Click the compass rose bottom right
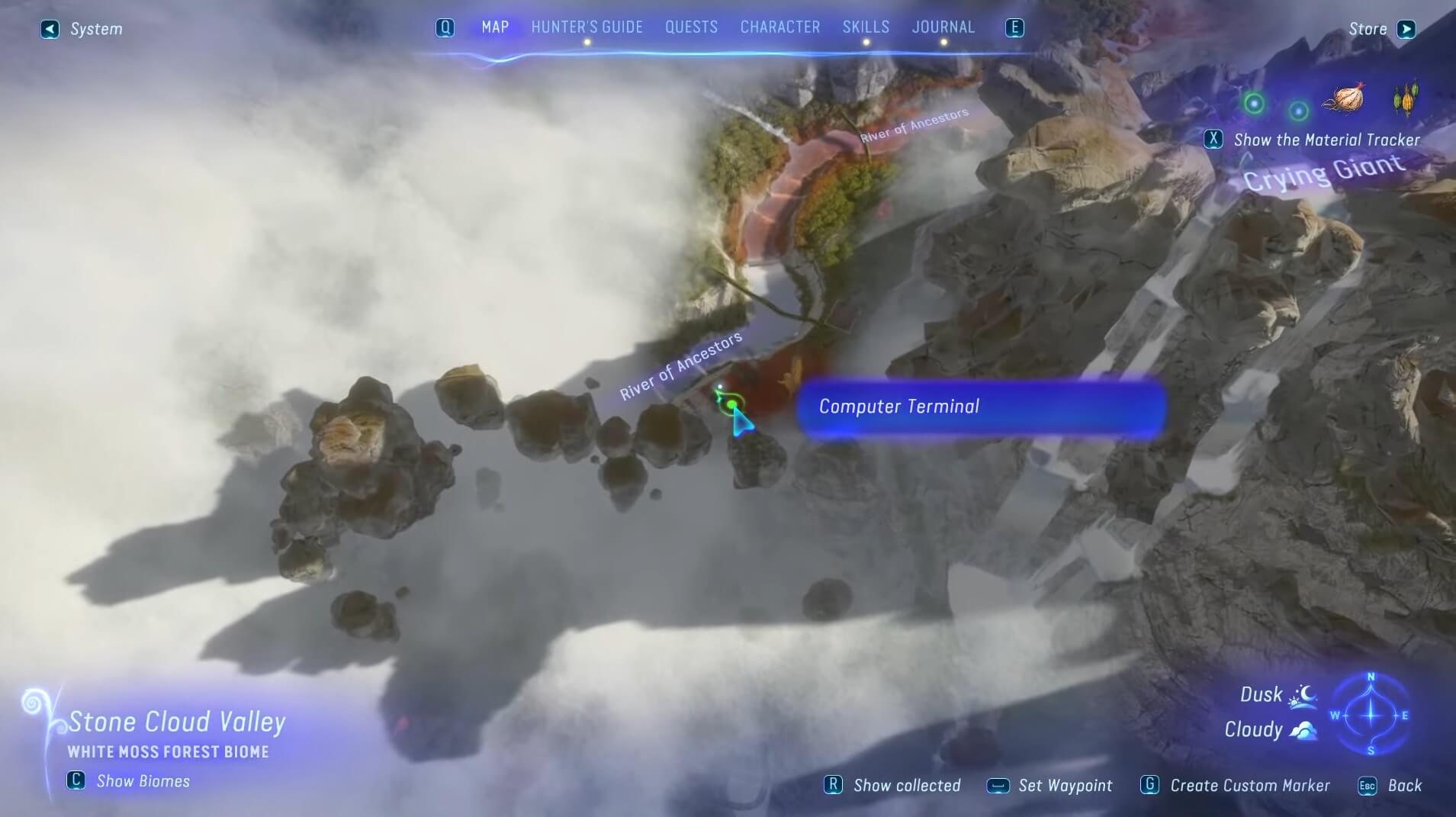 pos(1371,716)
